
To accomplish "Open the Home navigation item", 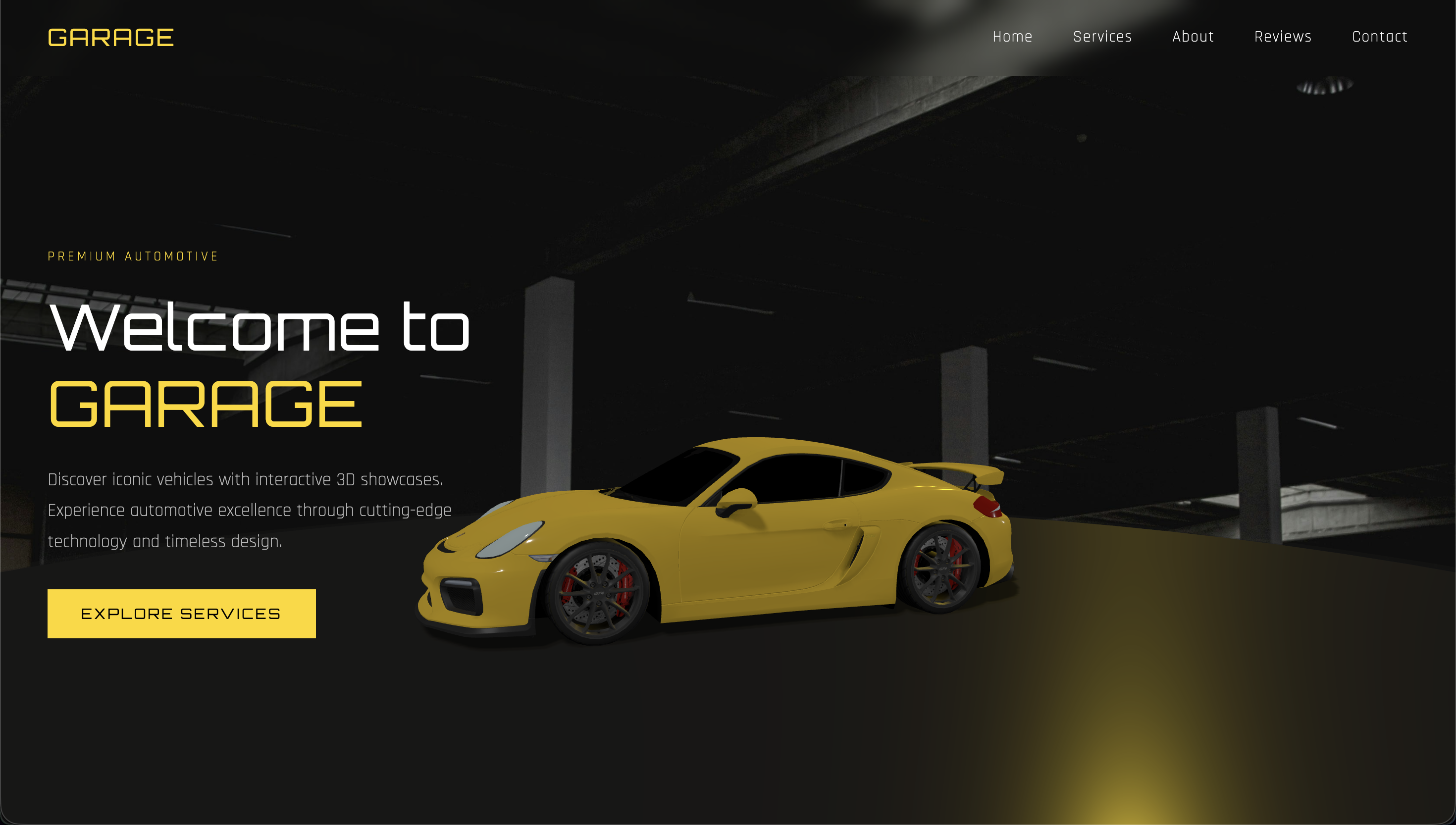I will (1013, 36).
